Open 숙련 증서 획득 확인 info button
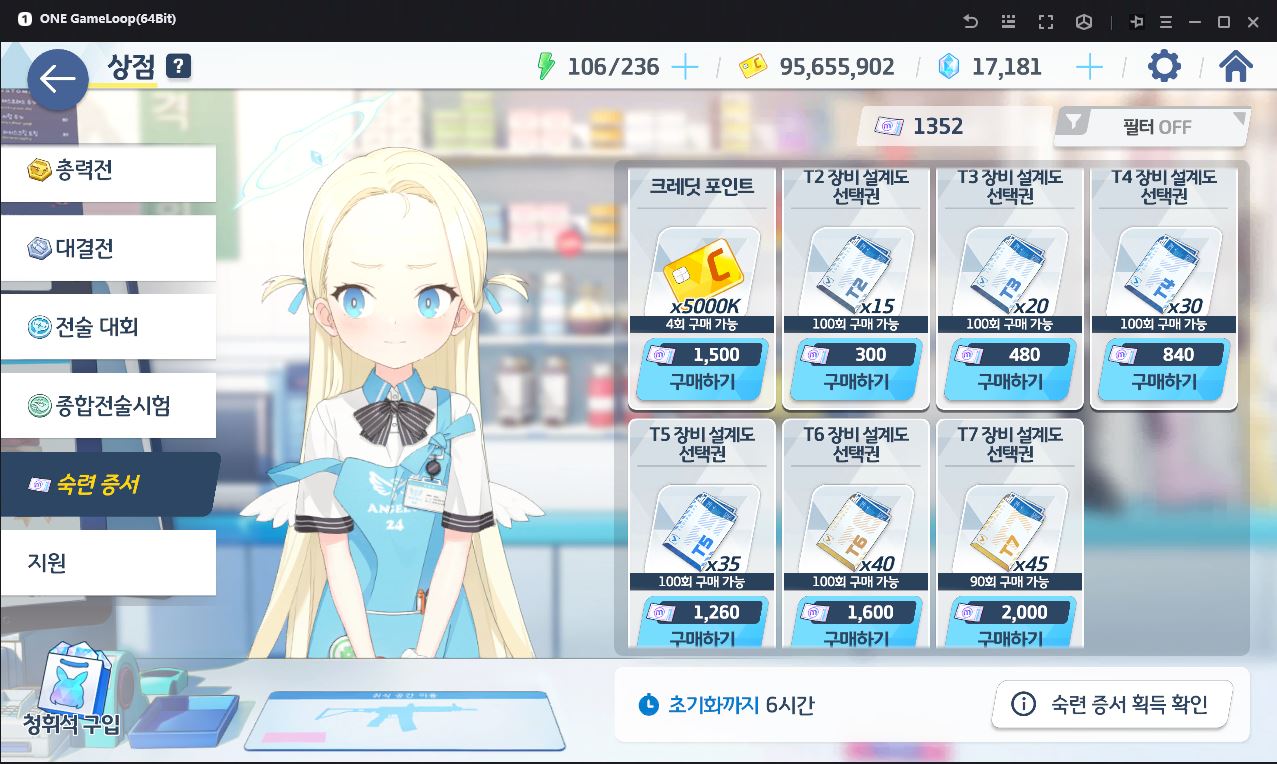Viewport: 1277px width, 764px height. point(1111,705)
